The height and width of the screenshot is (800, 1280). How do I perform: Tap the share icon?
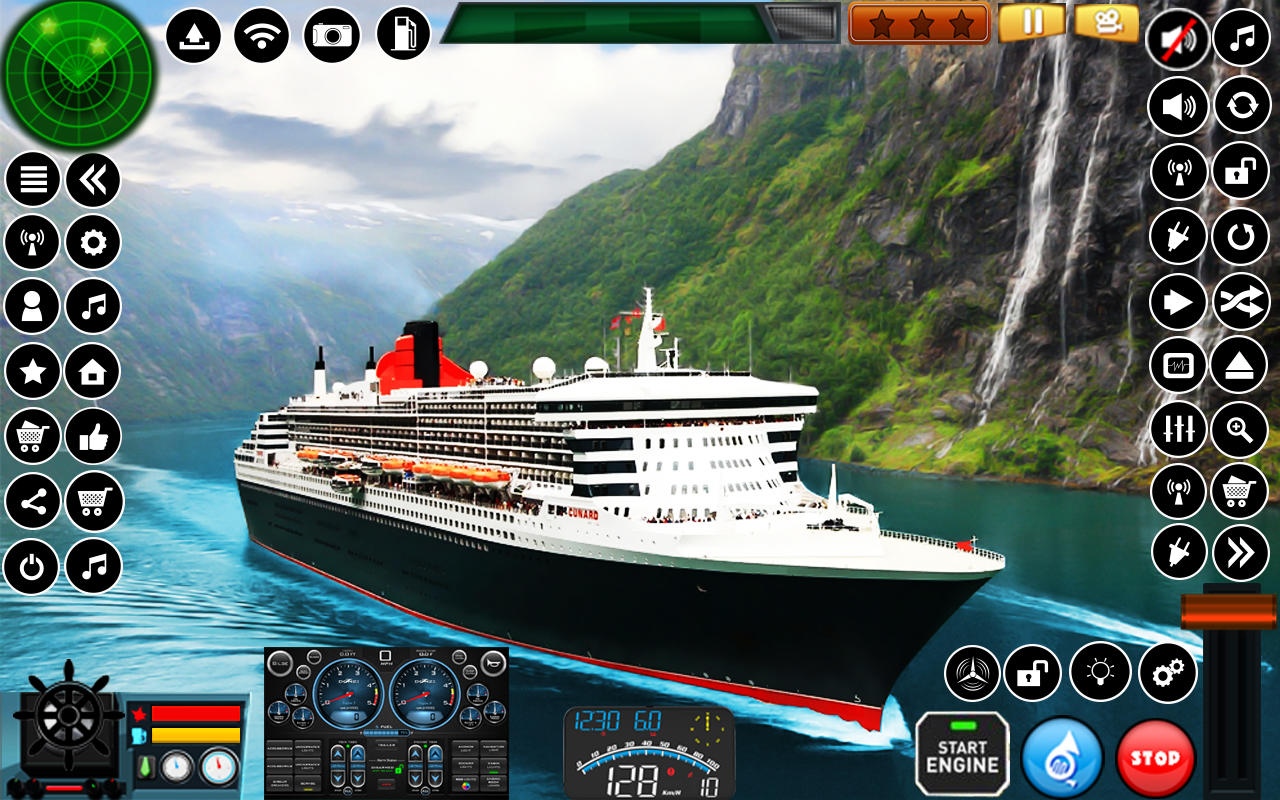pyautogui.click(x=31, y=502)
